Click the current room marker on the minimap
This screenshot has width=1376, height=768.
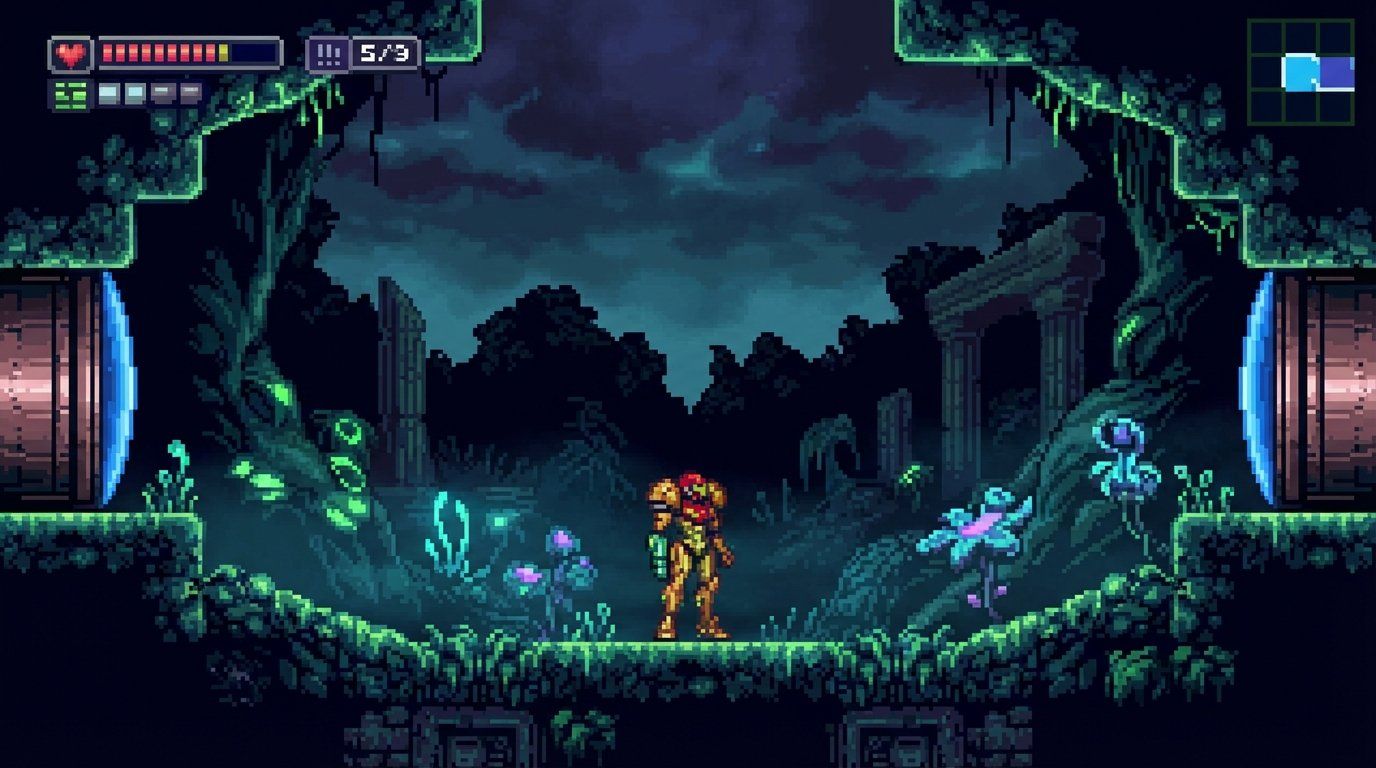coord(1300,72)
